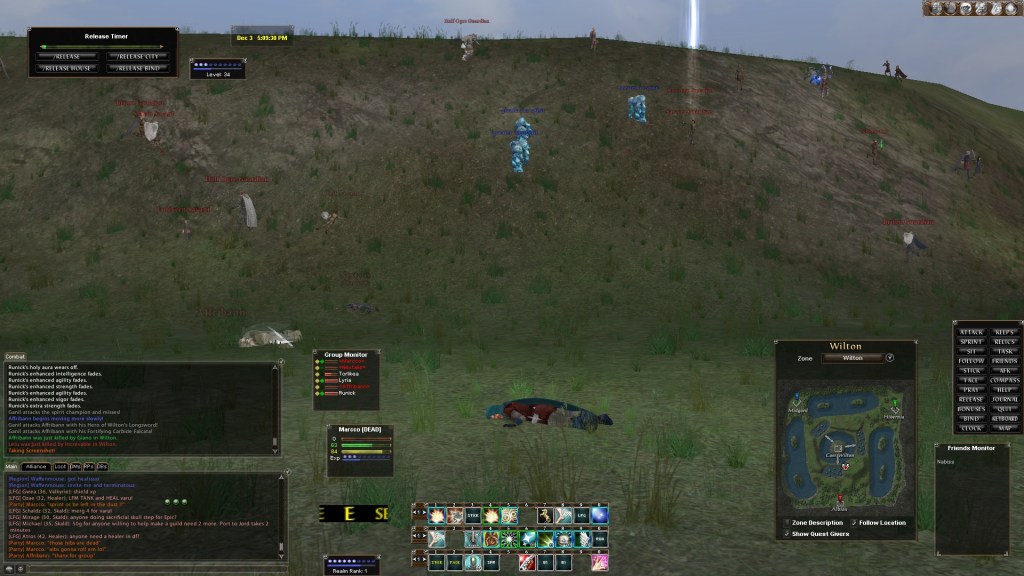
Task: Toggle the Zone Description checkbox
Action: click(x=786, y=522)
